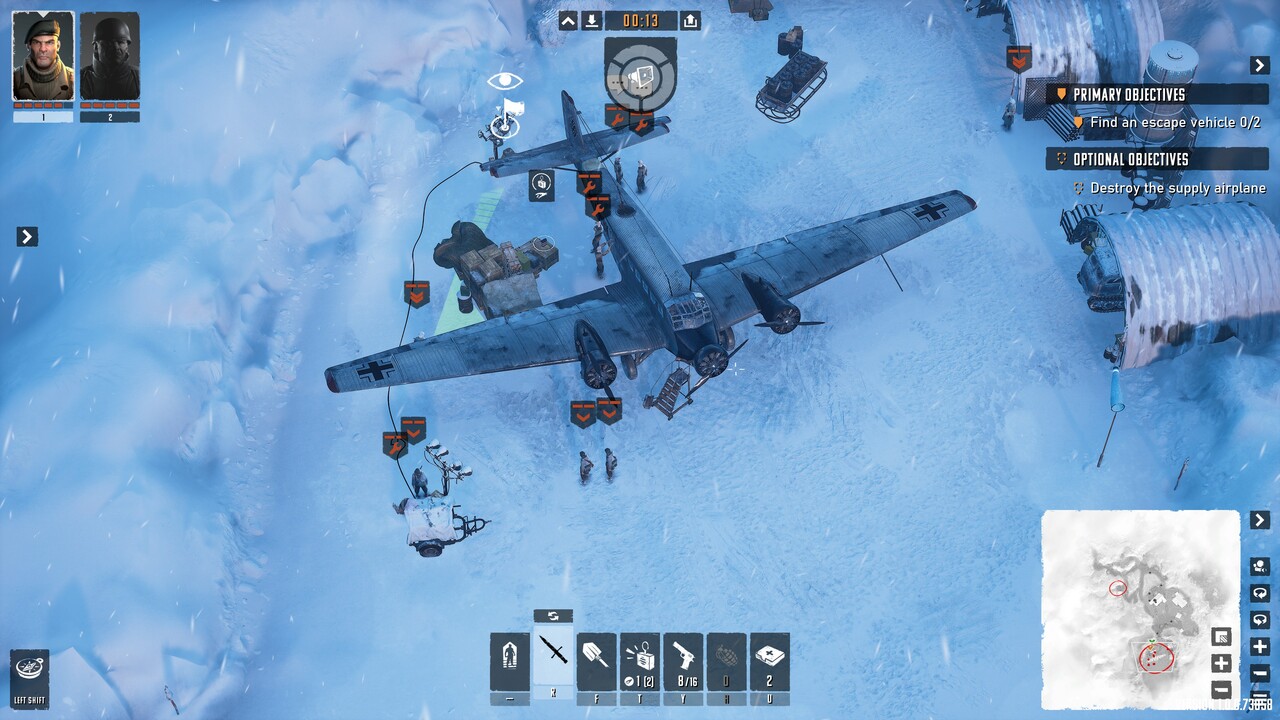
Task: Collapse the minimap with its arrow button
Action: point(1260,520)
